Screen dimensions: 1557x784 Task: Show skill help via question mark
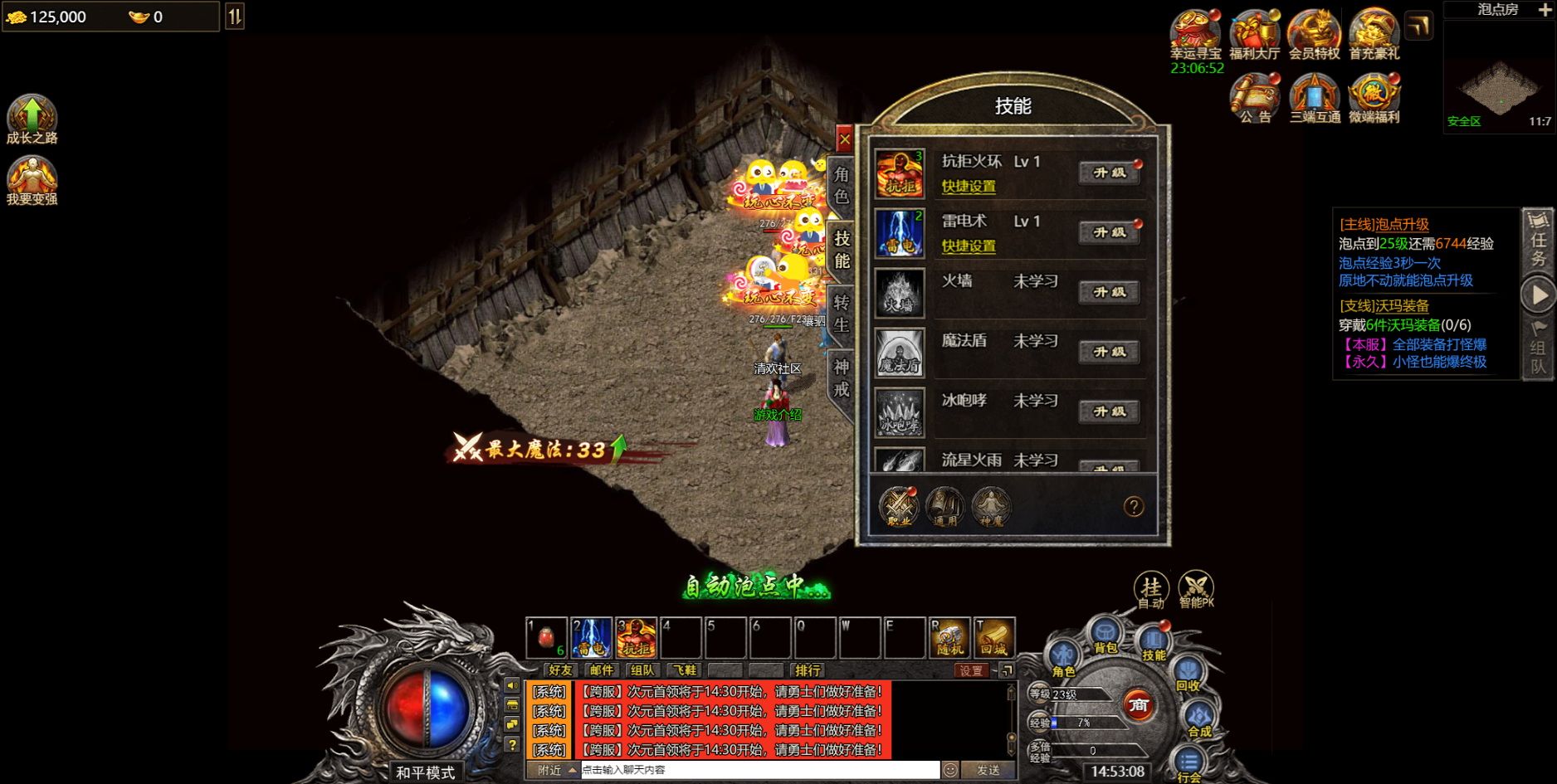1134,506
